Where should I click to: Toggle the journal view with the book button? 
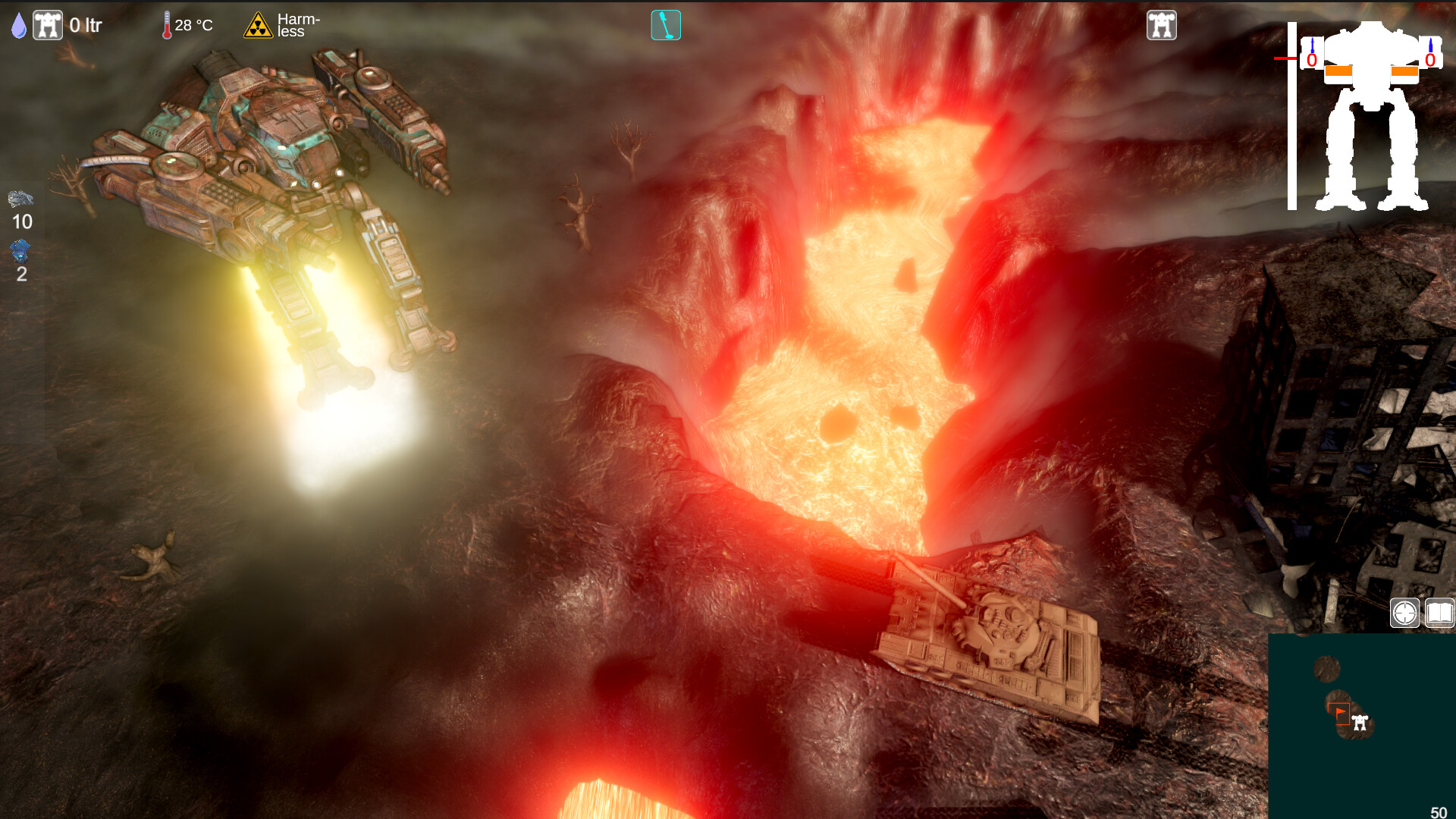click(1439, 613)
